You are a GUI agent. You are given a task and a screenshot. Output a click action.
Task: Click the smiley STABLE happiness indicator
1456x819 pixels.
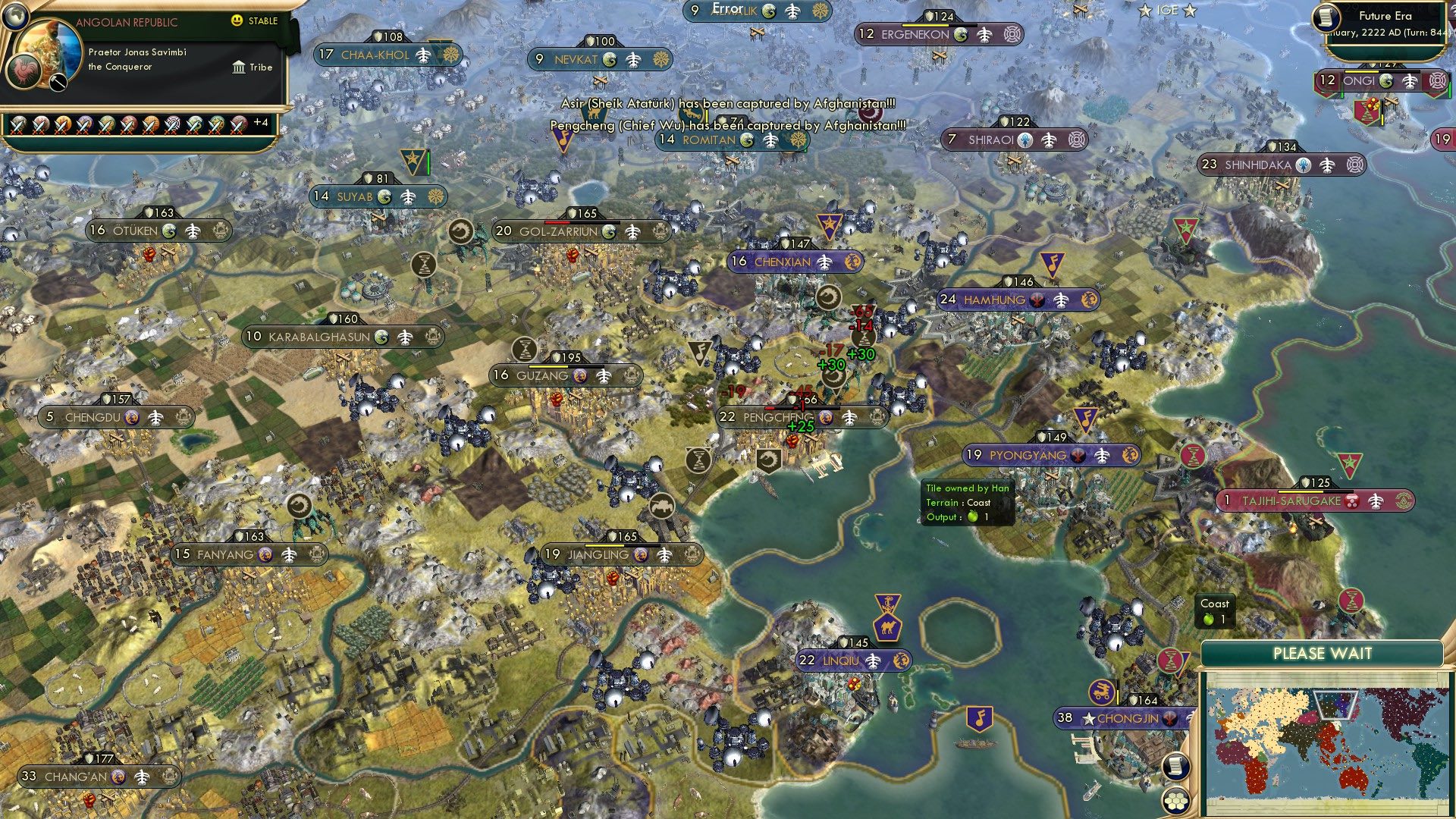point(237,21)
